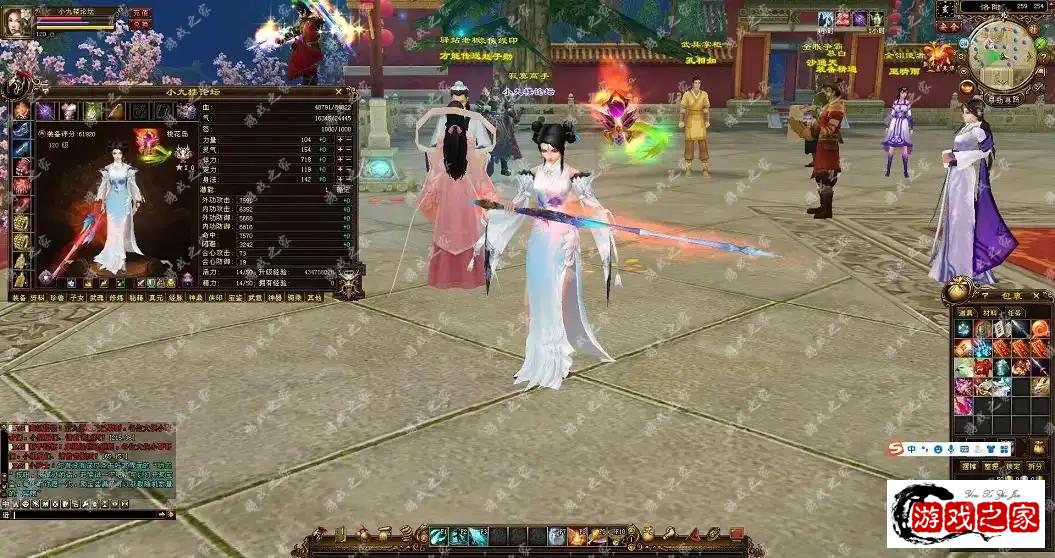This screenshot has height=558, width=1055.
Task: Open the 其他 tab in character panel
Action: tap(314, 297)
